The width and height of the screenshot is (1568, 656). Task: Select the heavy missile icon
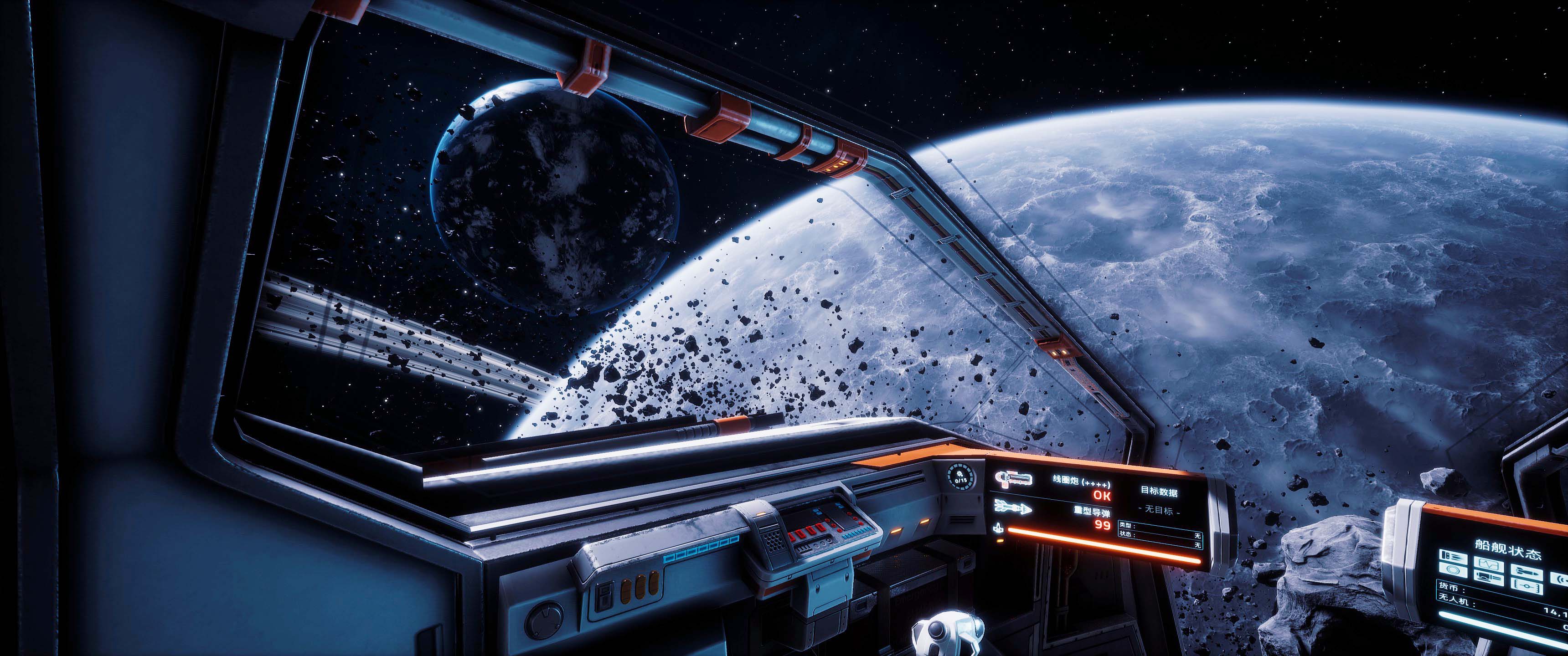point(1013,506)
